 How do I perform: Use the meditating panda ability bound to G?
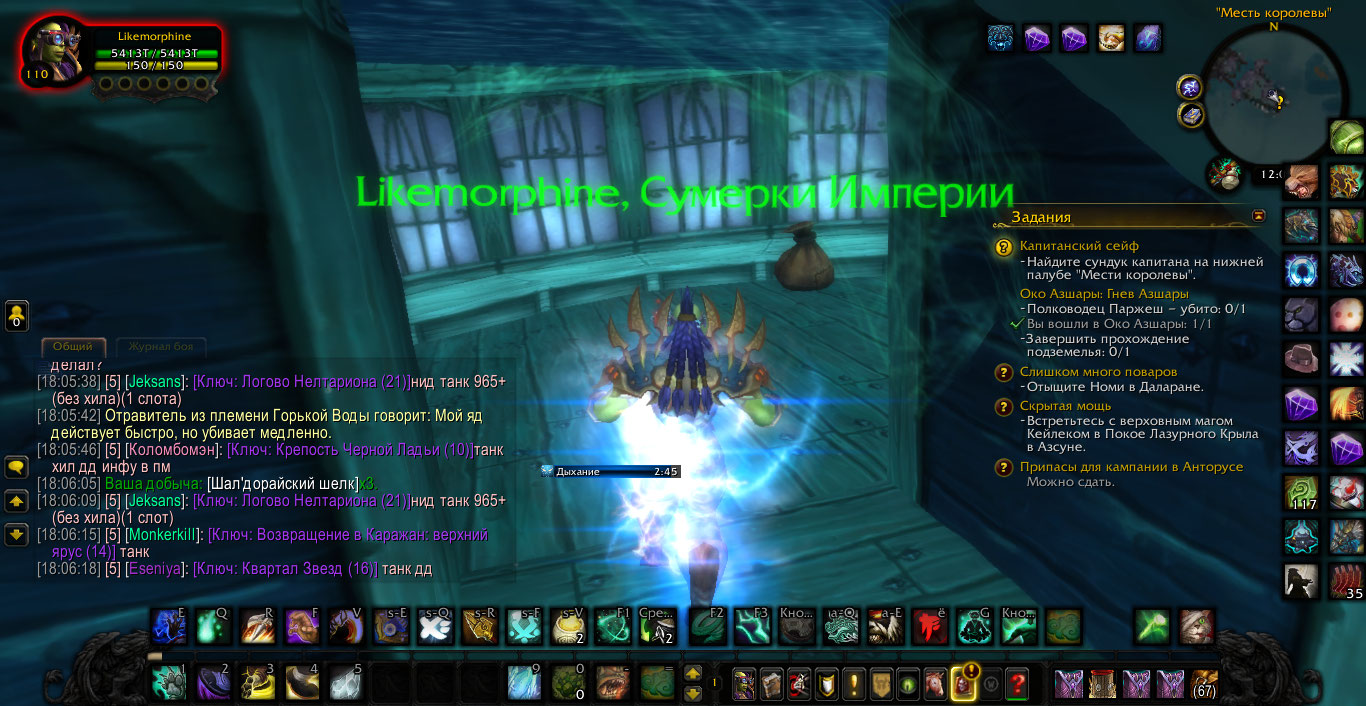coord(973,627)
